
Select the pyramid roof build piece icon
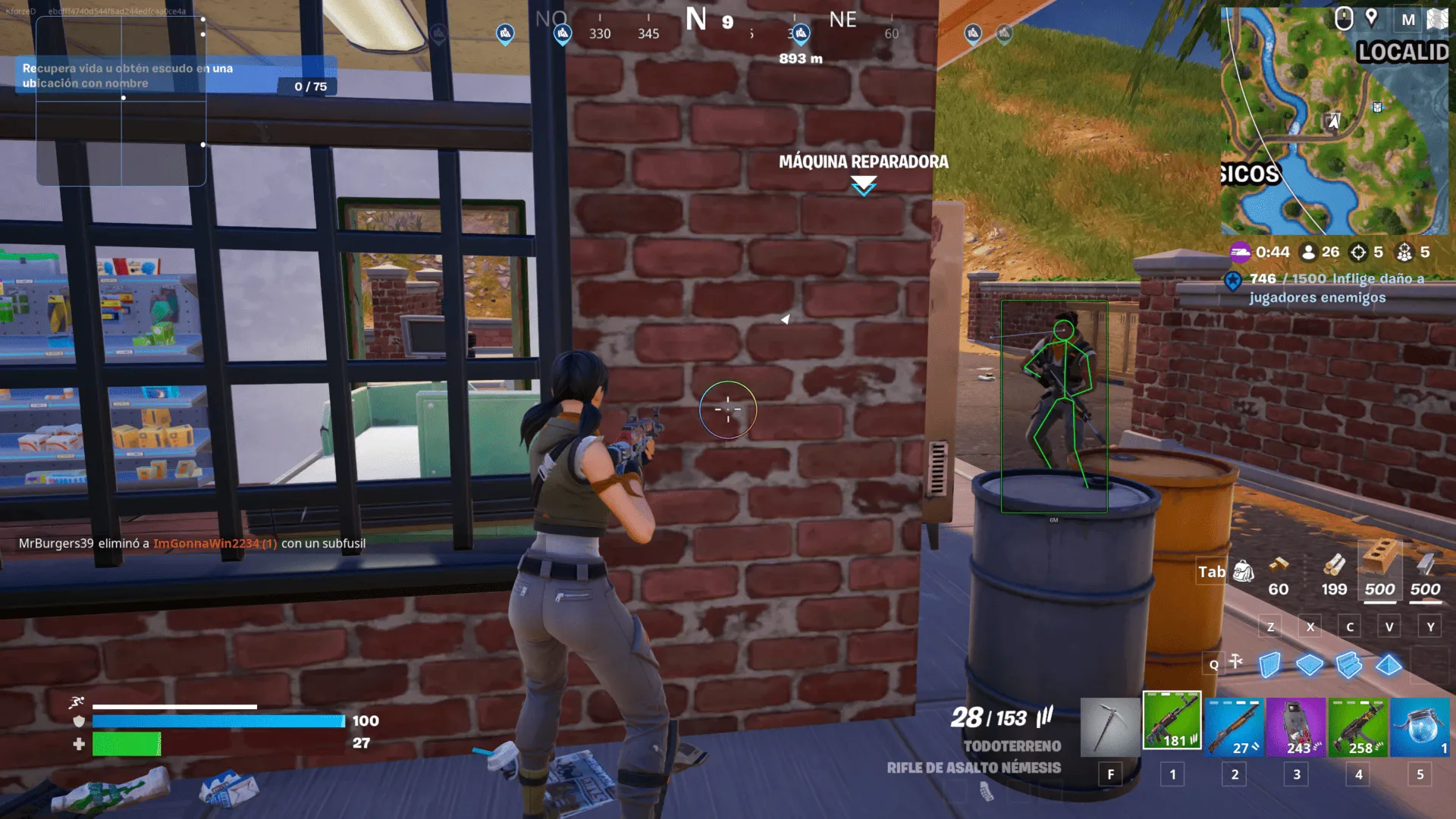tap(1389, 664)
